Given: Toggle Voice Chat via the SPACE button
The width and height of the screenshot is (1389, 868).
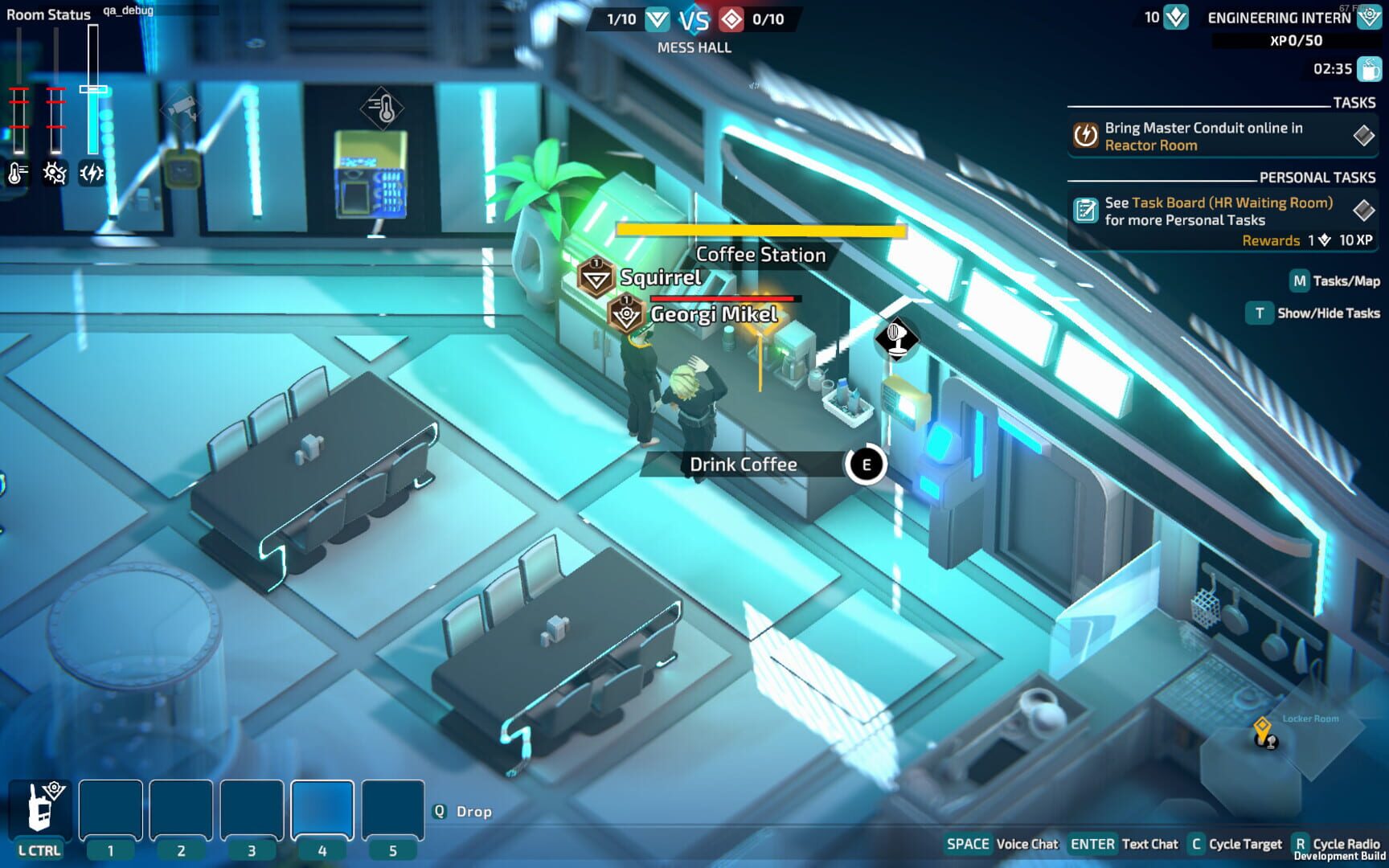Looking at the screenshot, I should tap(968, 844).
